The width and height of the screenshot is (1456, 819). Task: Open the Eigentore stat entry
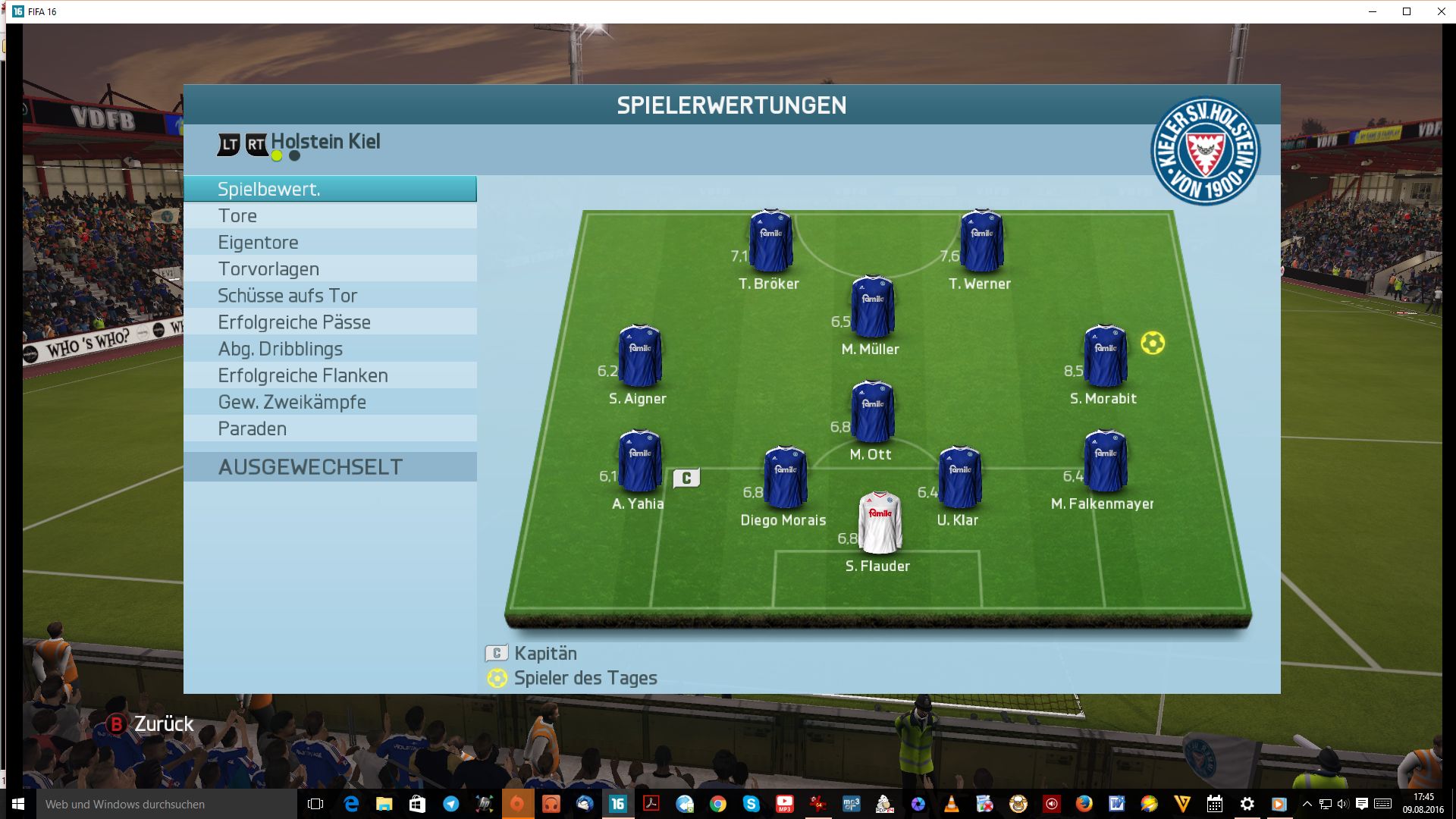pyautogui.click(x=330, y=243)
